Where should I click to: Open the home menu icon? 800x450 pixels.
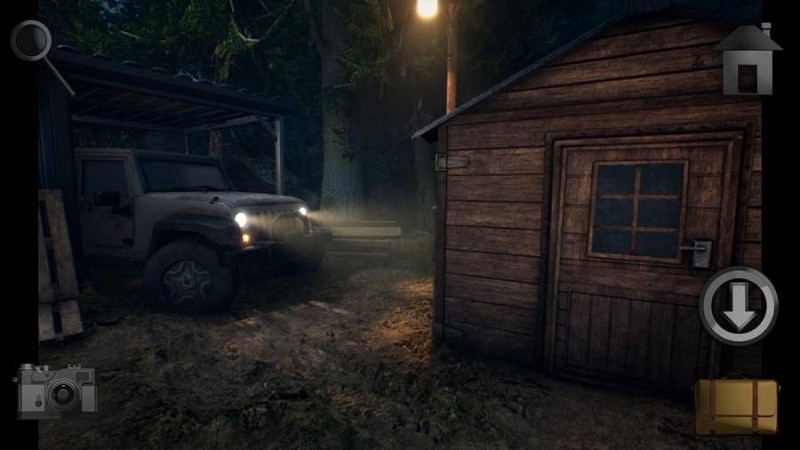(x=747, y=60)
